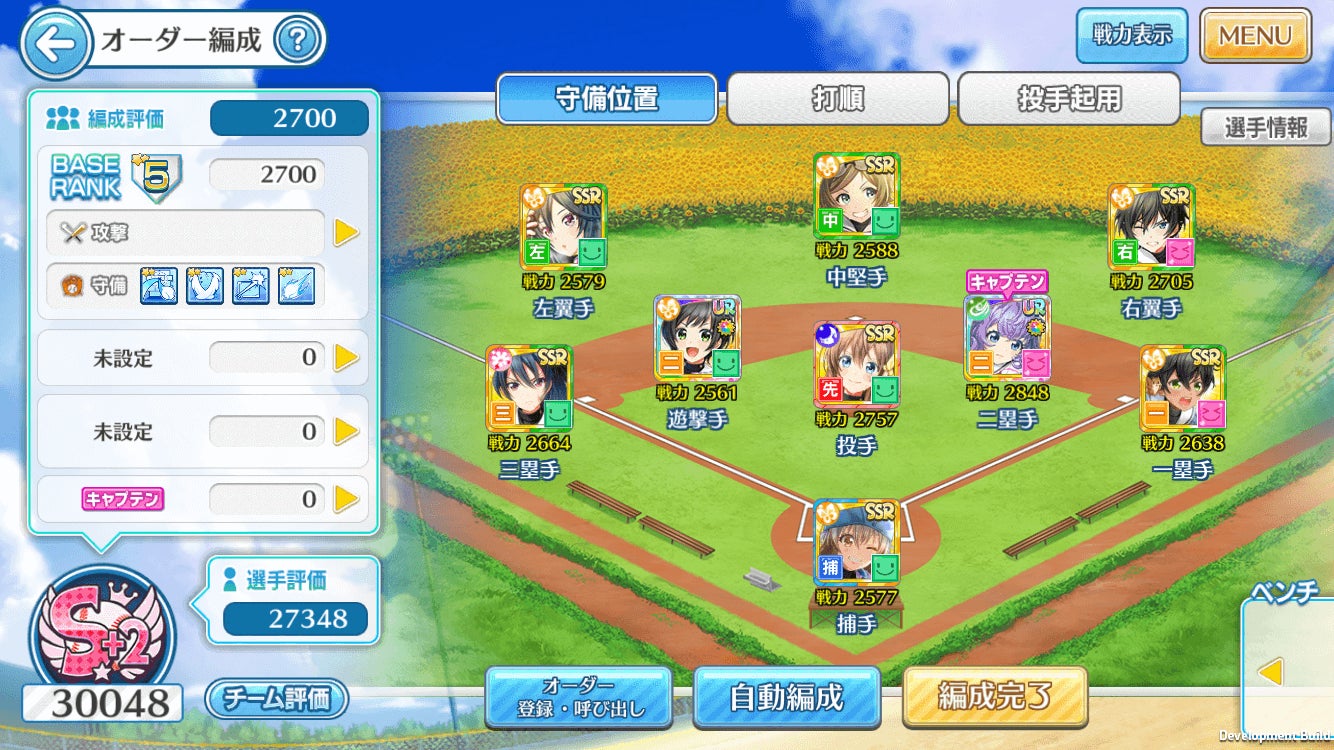Open the MENU button
This screenshot has height=750, width=1334.
coord(1255,36)
